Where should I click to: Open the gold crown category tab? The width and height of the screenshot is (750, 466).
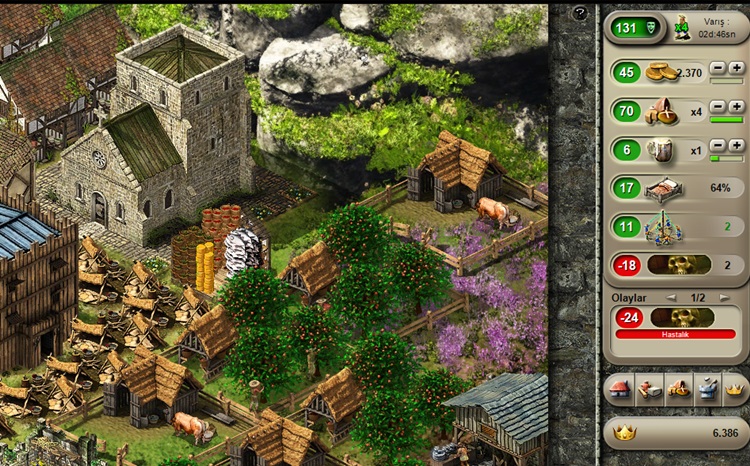point(735,389)
